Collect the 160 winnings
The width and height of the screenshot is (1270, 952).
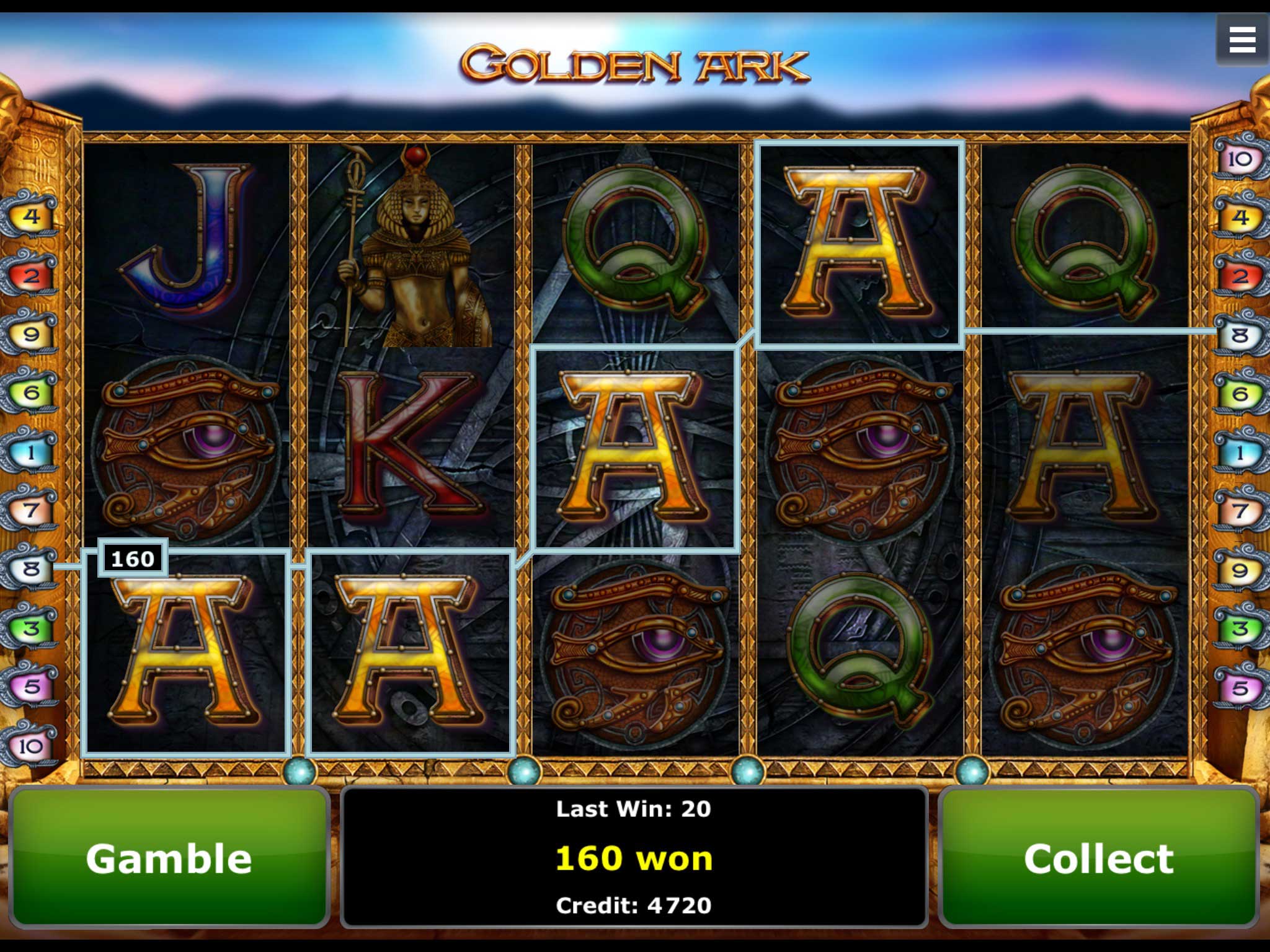pyautogui.click(x=1098, y=858)
